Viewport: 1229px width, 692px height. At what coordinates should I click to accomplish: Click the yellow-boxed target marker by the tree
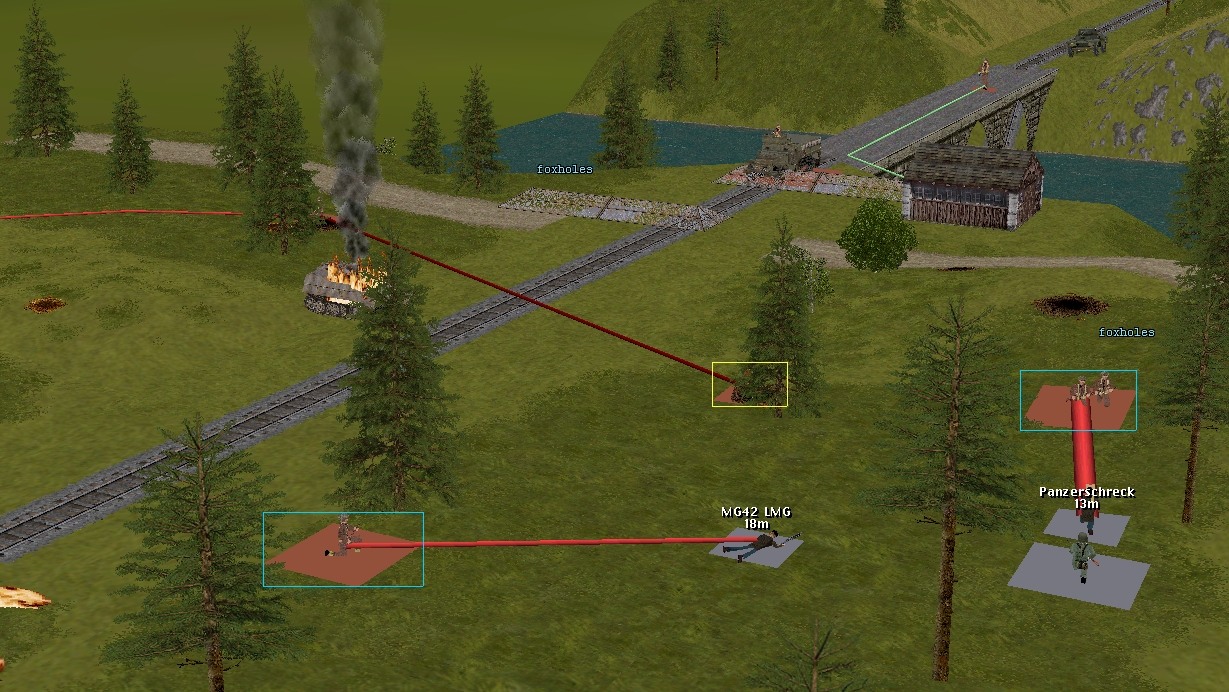click(749, 385)
